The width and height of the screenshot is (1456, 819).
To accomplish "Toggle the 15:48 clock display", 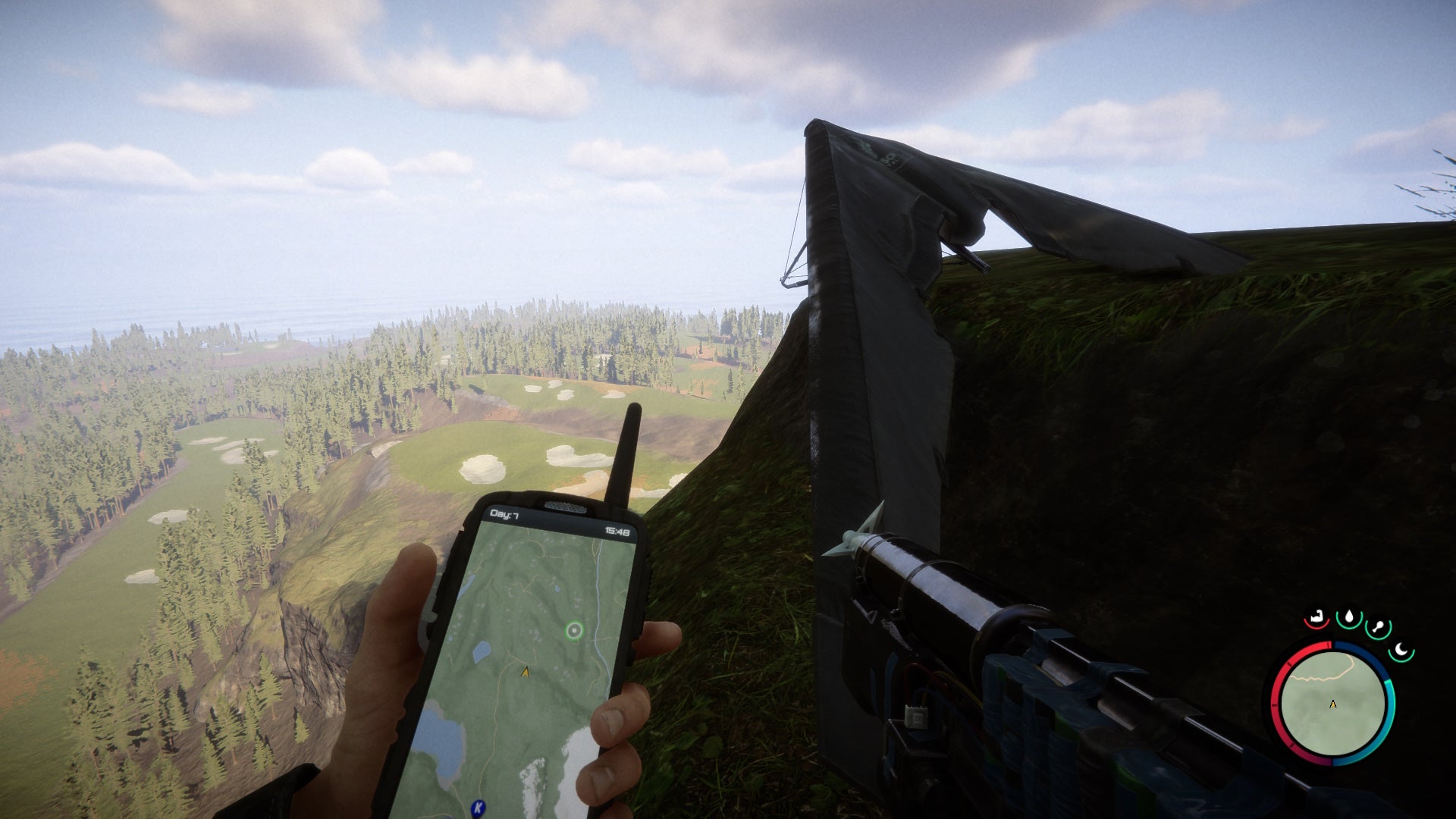I will (x=617, y=531).
